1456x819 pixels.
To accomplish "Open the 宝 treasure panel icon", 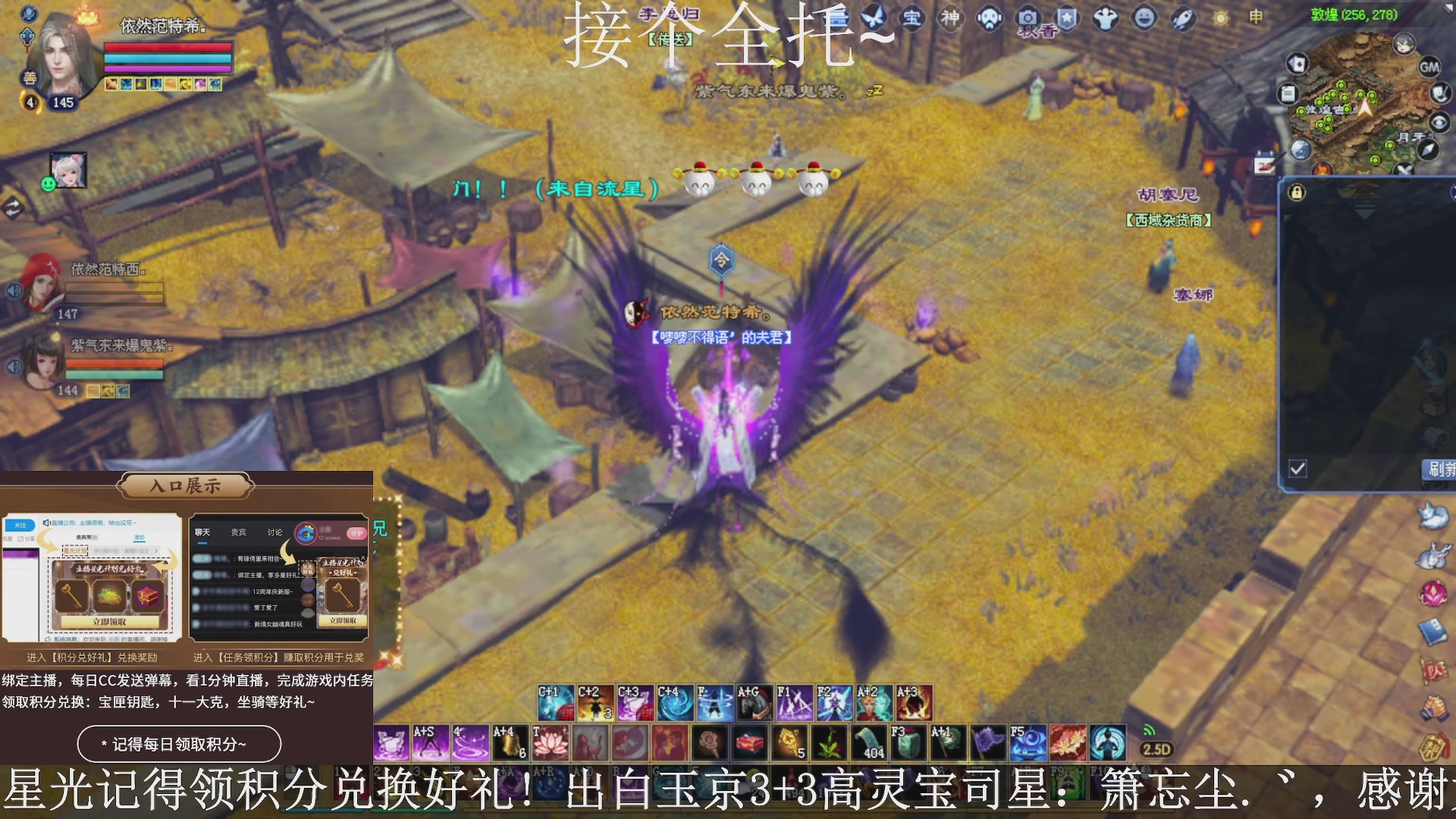I will (x=912, y=17).
